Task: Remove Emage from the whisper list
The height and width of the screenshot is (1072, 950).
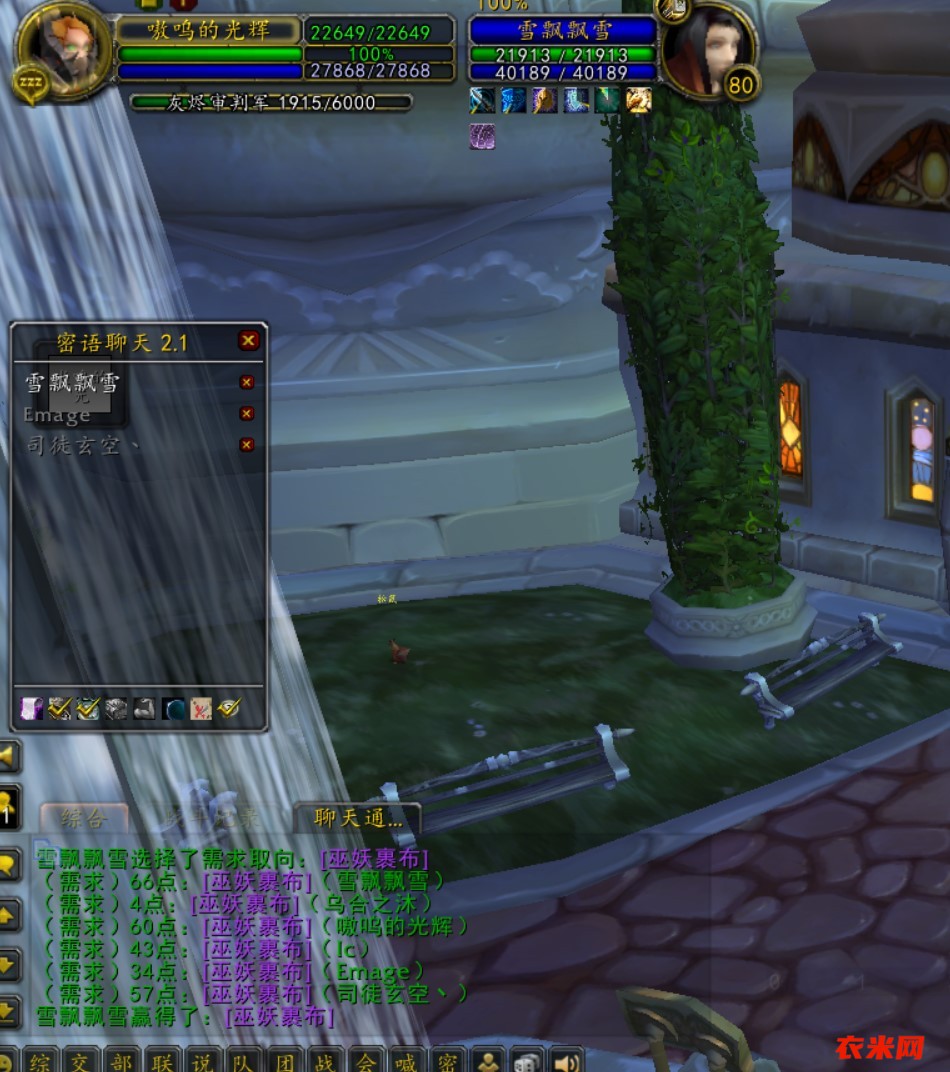Action: pos(246,414)
